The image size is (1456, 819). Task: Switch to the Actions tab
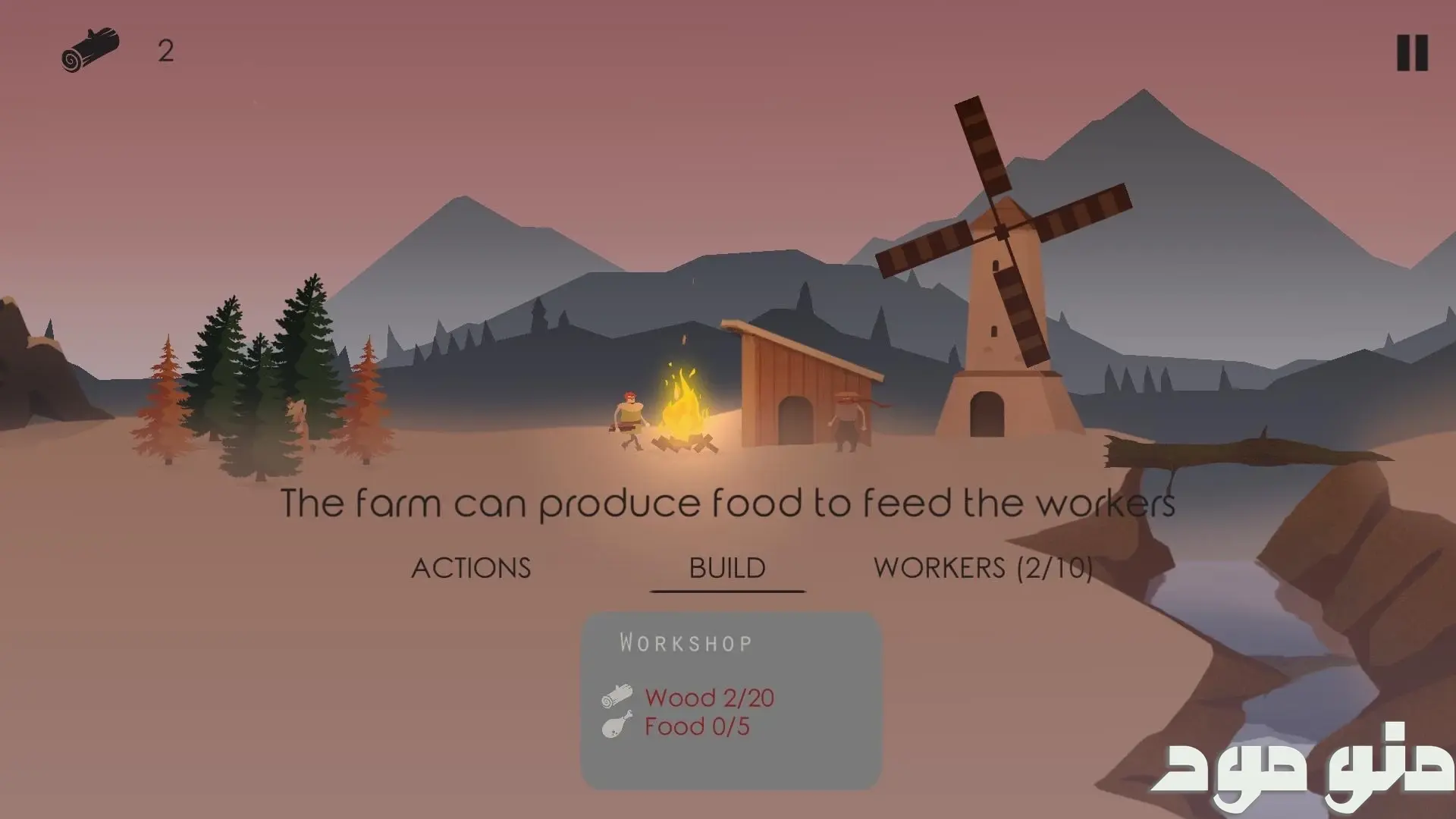[x=471, y=568]
